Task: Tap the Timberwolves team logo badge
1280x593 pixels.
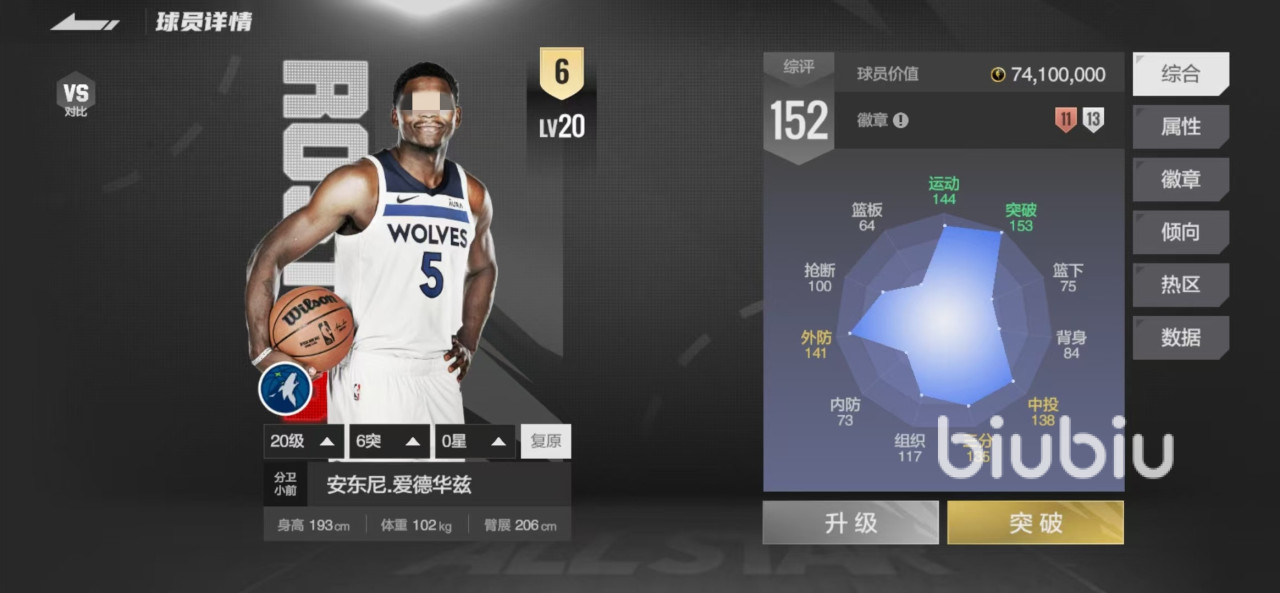Action: click(x=285, y=388)
